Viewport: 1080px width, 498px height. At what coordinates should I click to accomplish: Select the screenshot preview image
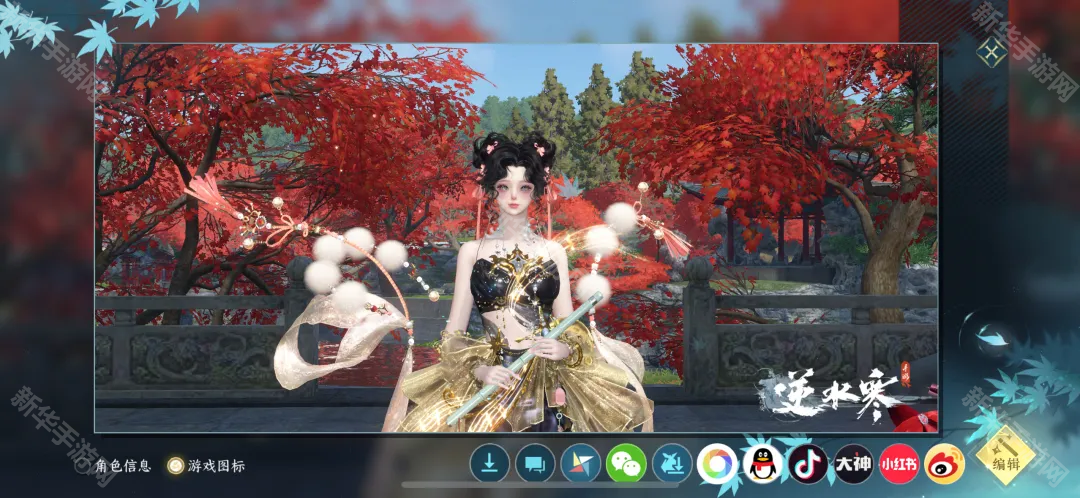516,237
